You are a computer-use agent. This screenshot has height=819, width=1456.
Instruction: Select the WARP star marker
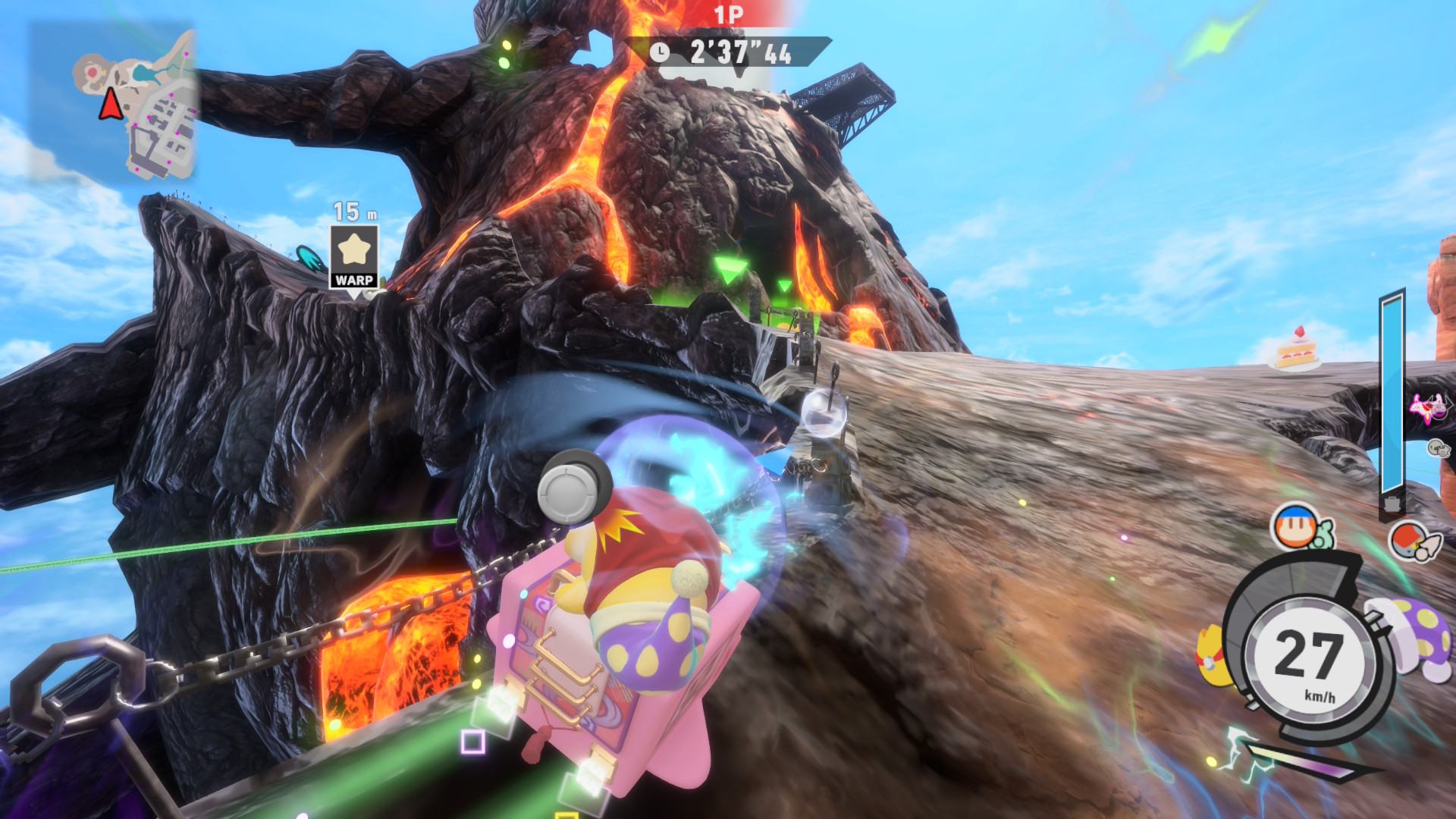coord(354,256)
